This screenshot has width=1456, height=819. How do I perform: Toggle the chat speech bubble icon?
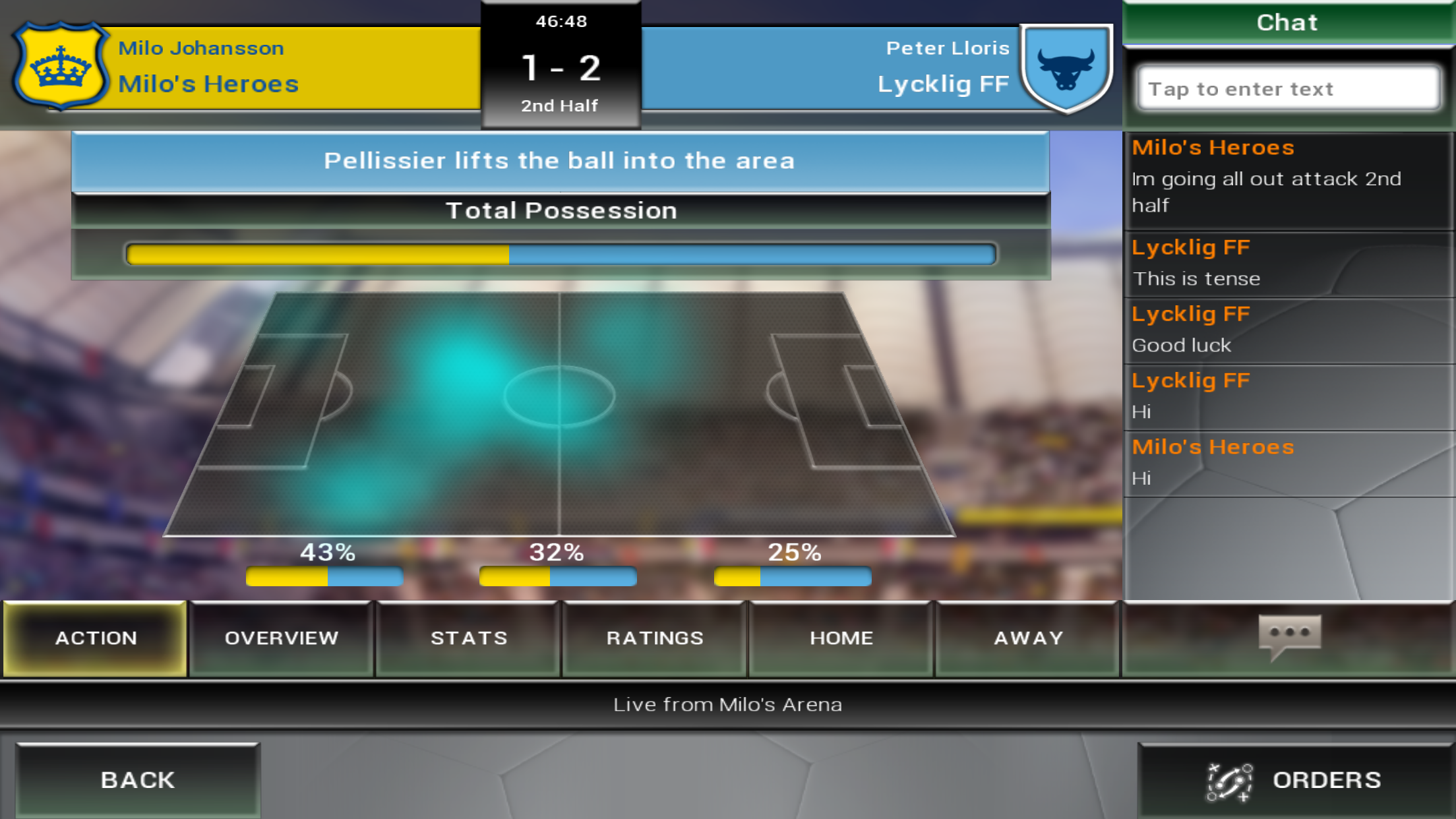pyautogui.click(x=1289, y=636)
